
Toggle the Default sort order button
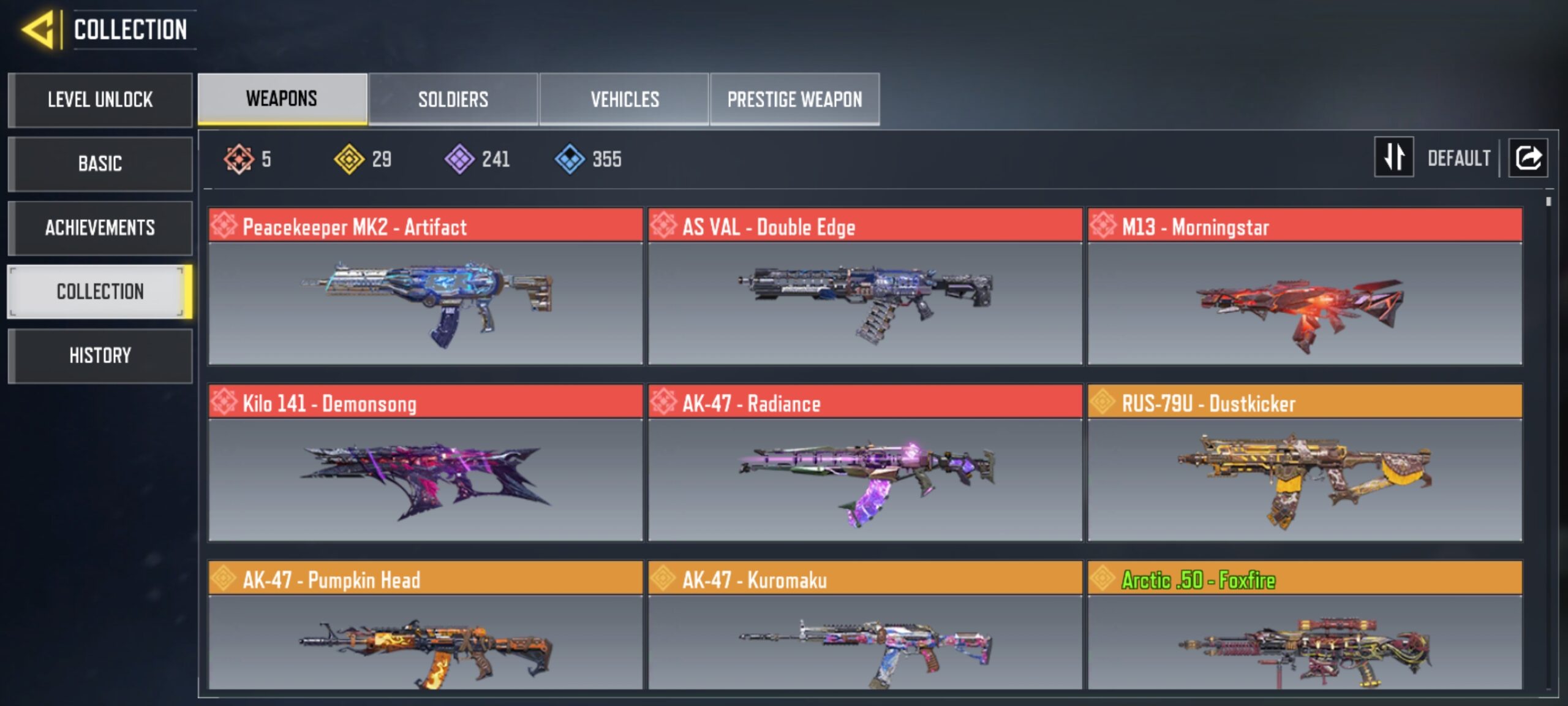point(1395,158)
